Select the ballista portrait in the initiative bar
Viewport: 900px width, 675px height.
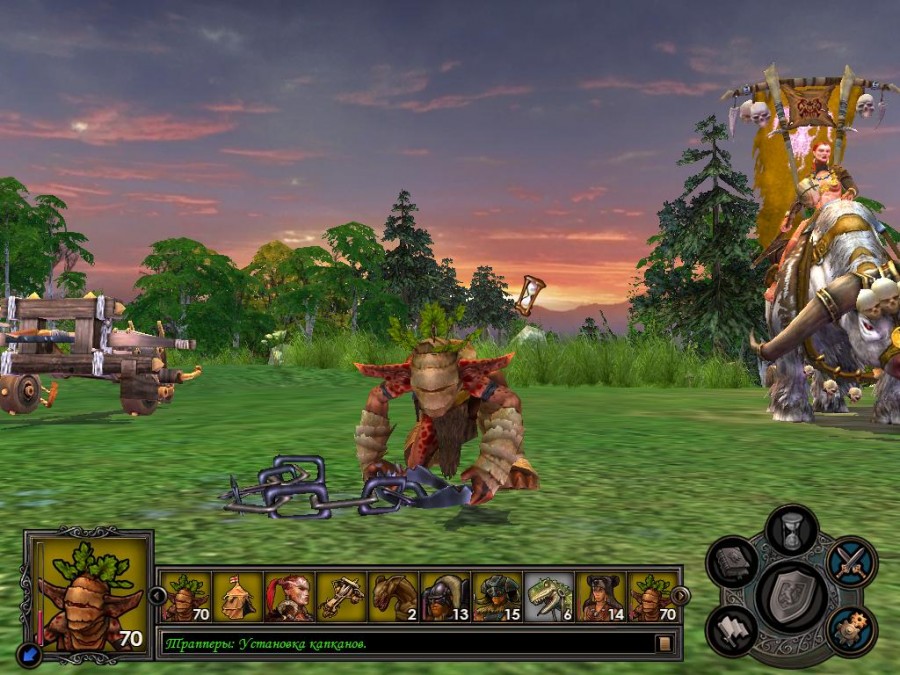[x=341, y=597]
